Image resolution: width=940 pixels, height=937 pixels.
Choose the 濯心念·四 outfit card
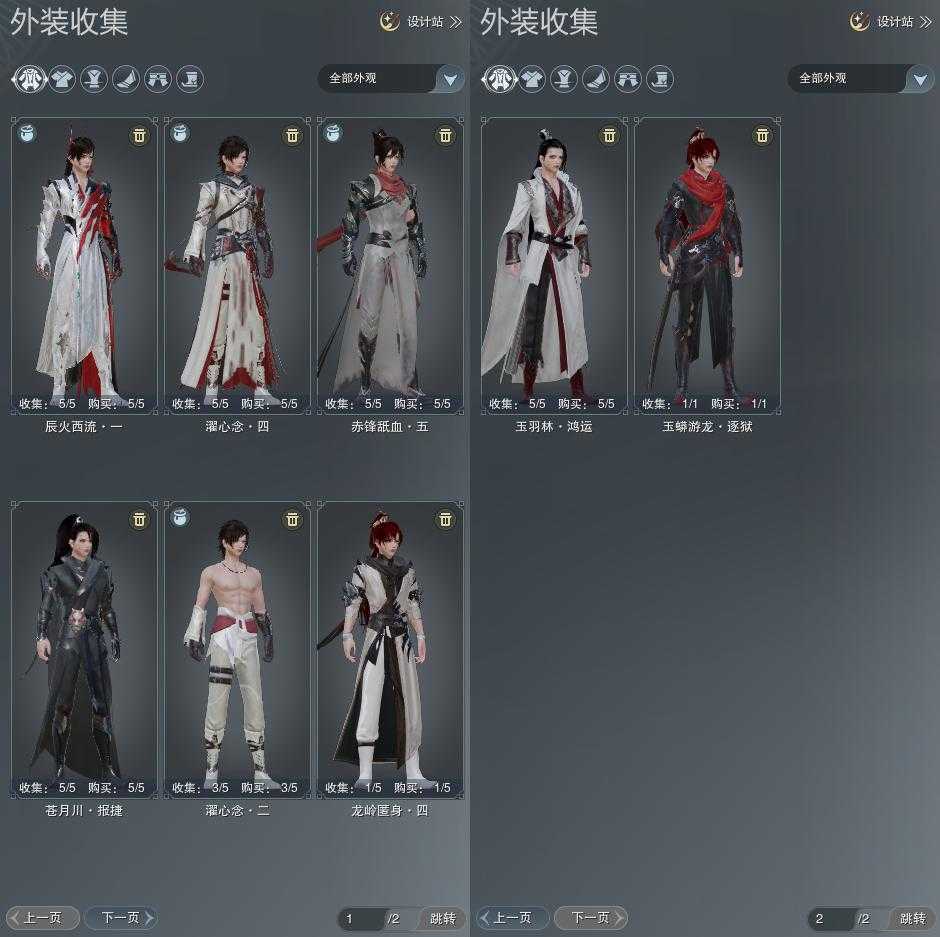(x=237, y=265)
